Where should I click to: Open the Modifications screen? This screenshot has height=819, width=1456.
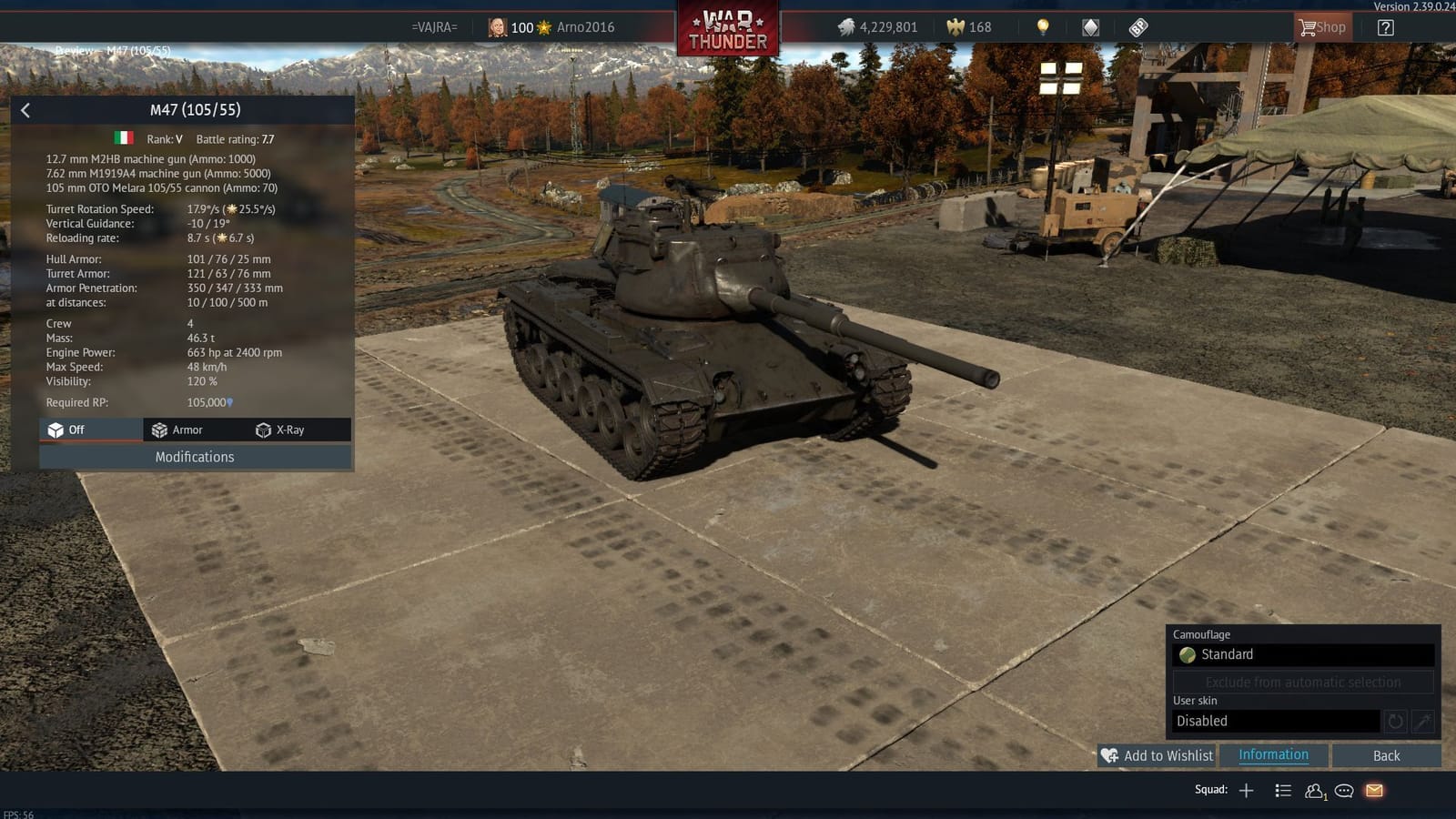click(194, 456)
